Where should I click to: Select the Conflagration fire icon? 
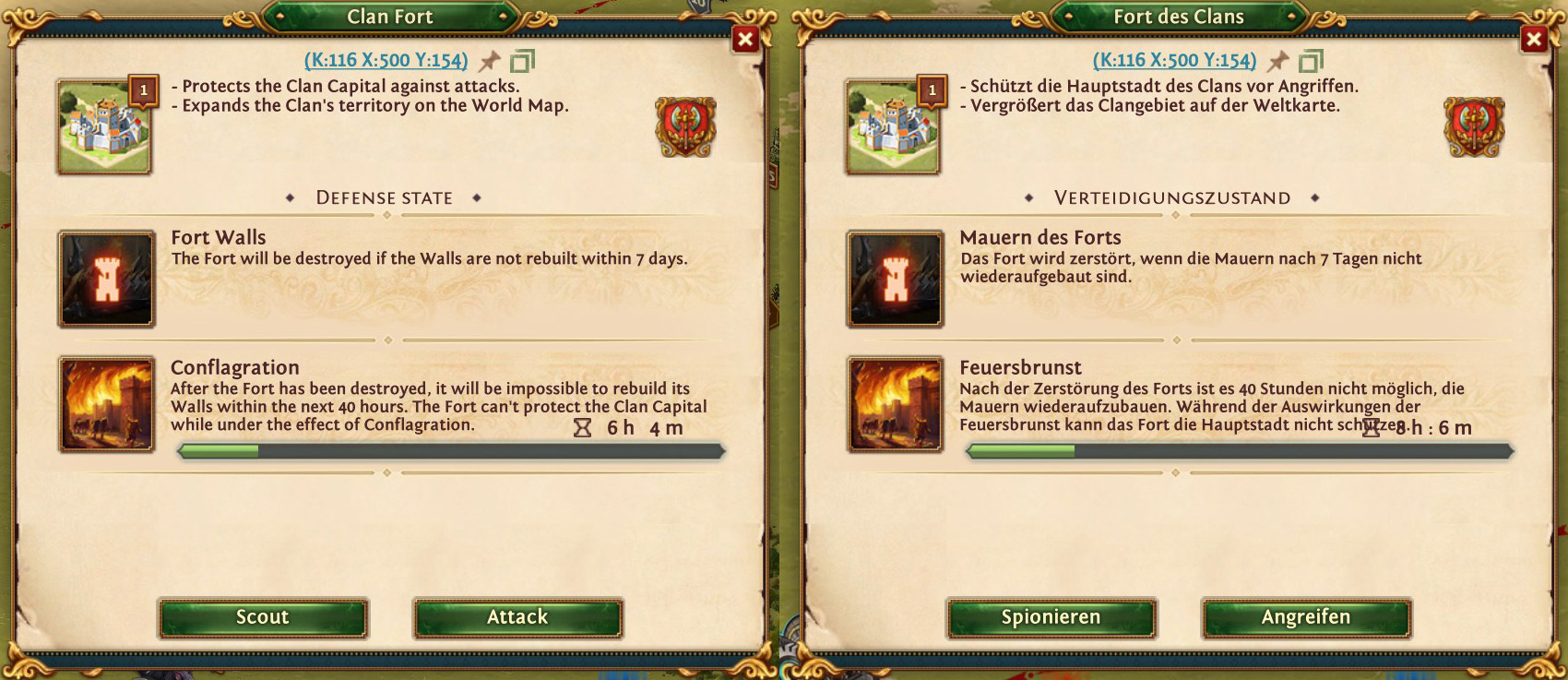coord(107,404)
